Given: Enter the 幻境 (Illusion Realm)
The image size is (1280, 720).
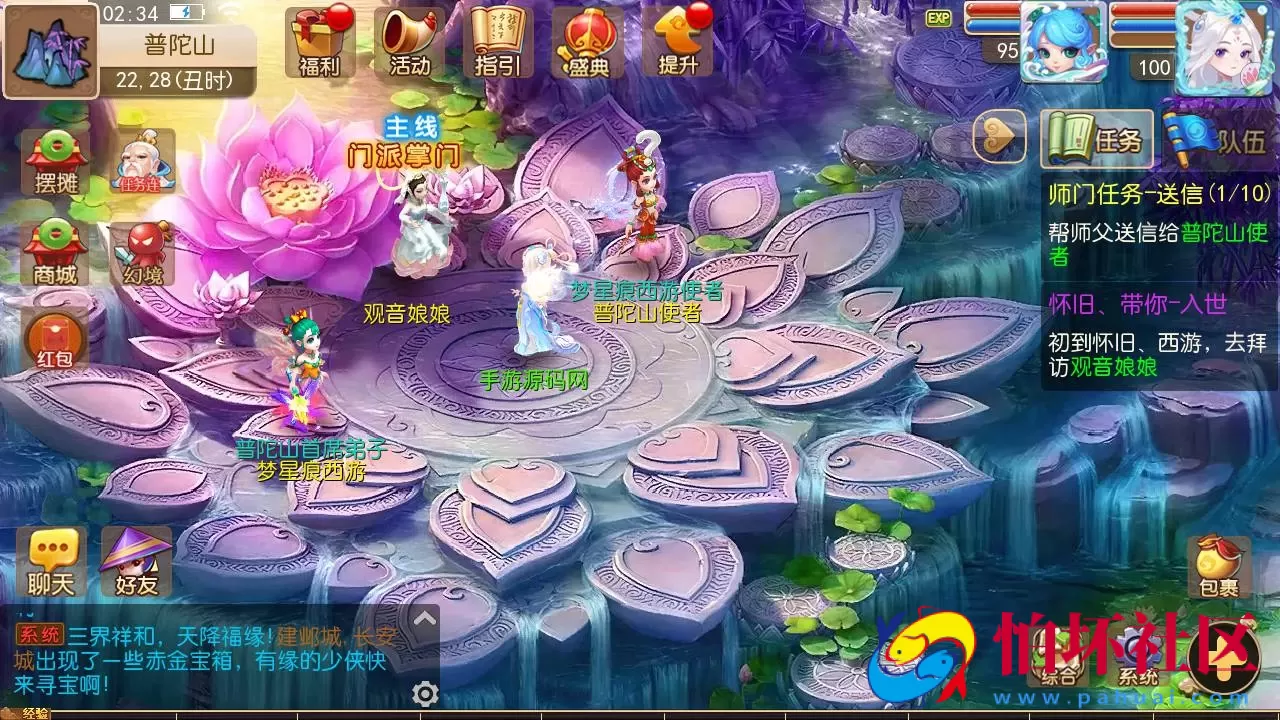Looking at the screenshot, I should point(143,248).
